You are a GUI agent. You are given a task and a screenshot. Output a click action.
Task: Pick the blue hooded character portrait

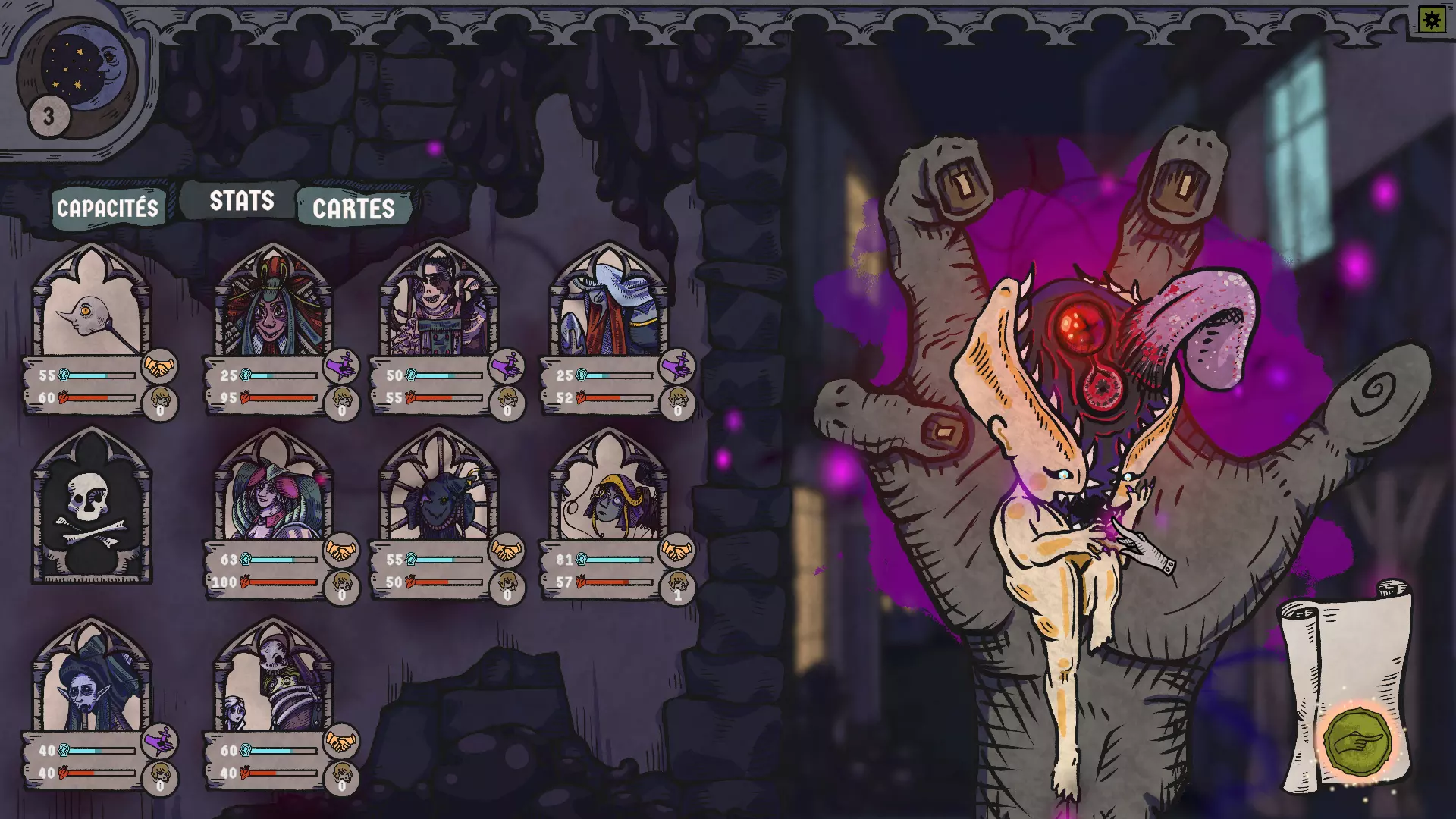click(608, 307)
